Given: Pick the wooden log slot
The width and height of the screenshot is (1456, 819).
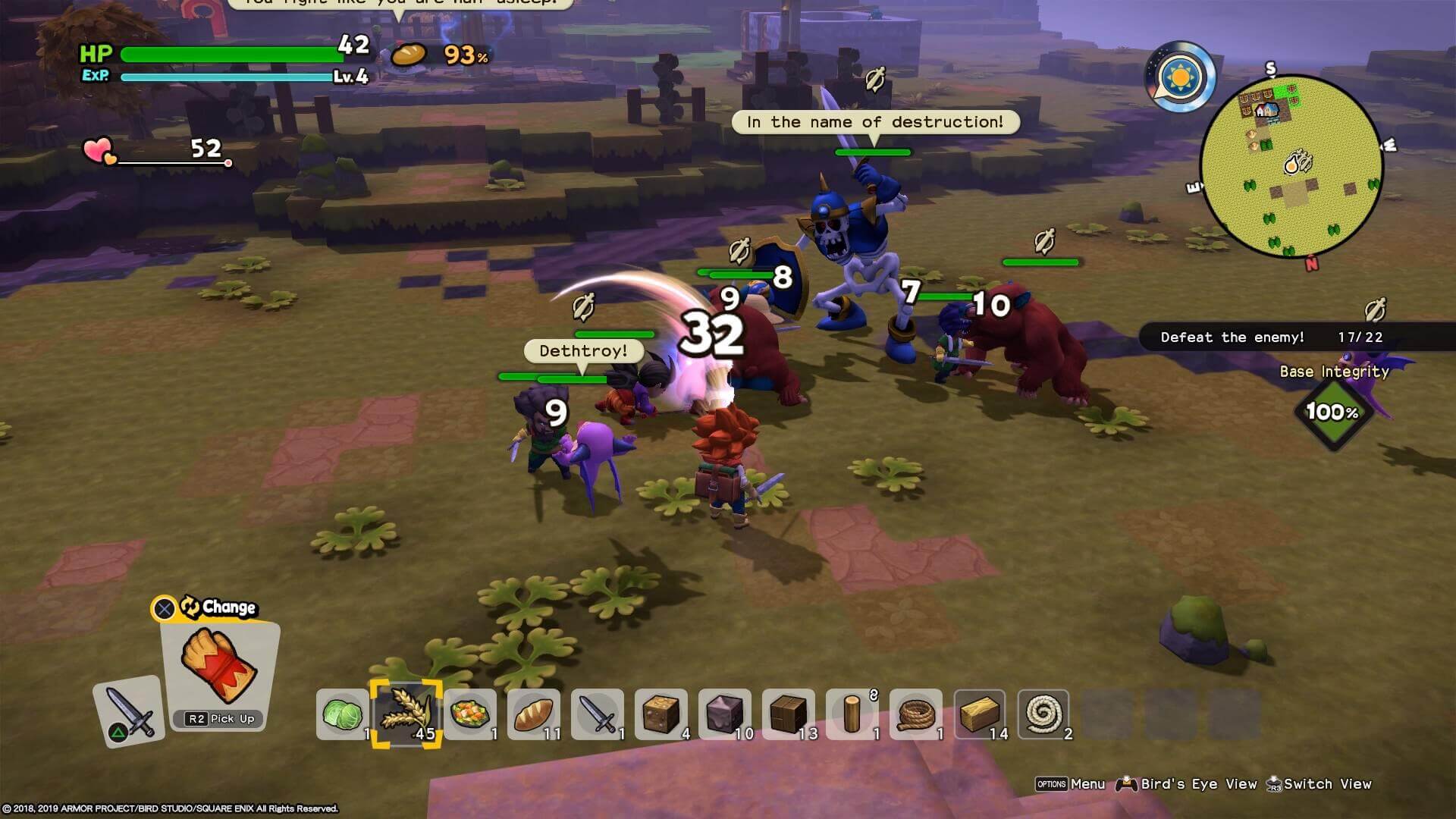Looking at the screenshot, I should [852, 714].
